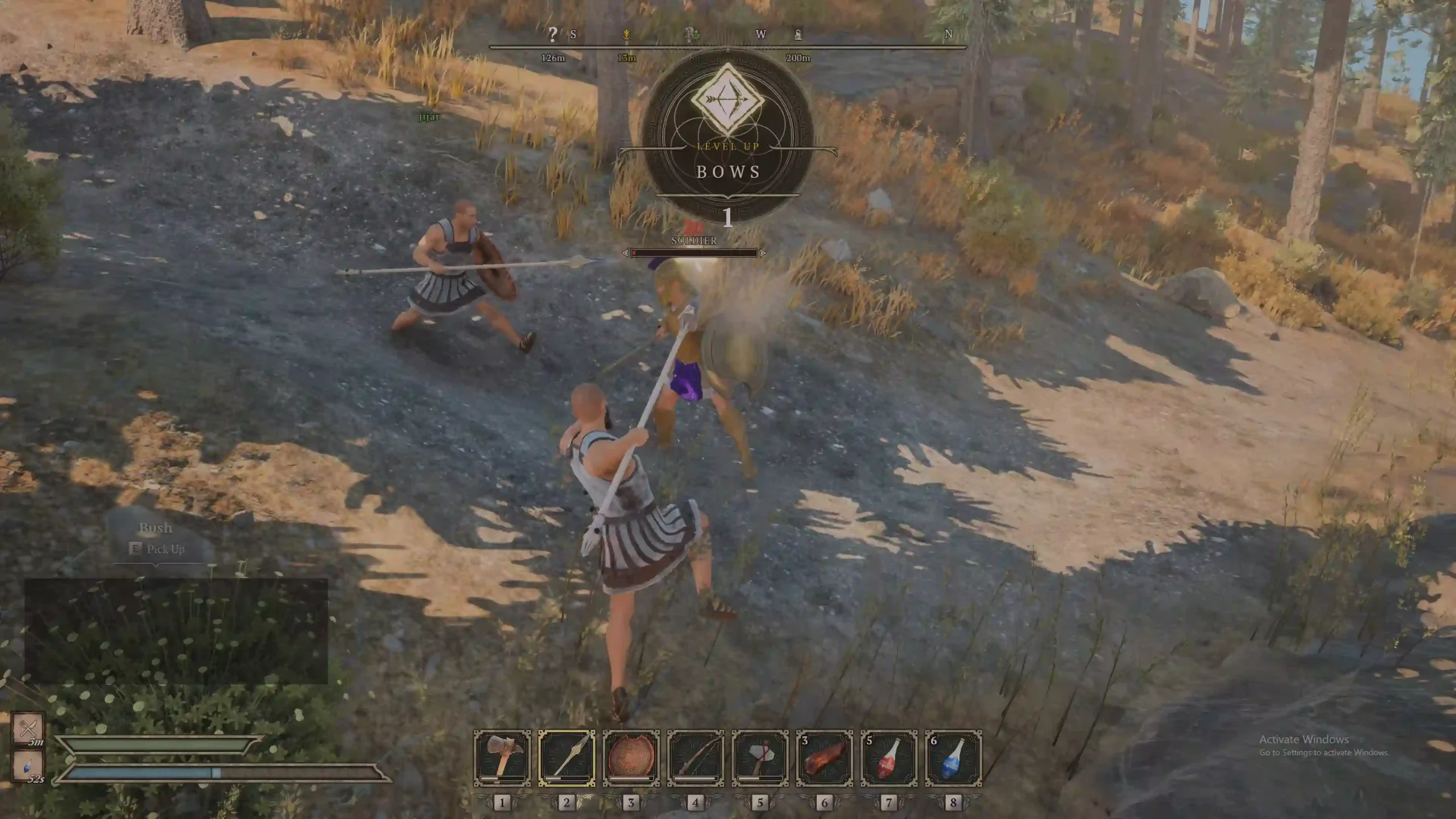
Task: Select the blue potion flask slot
Action: 953,758
